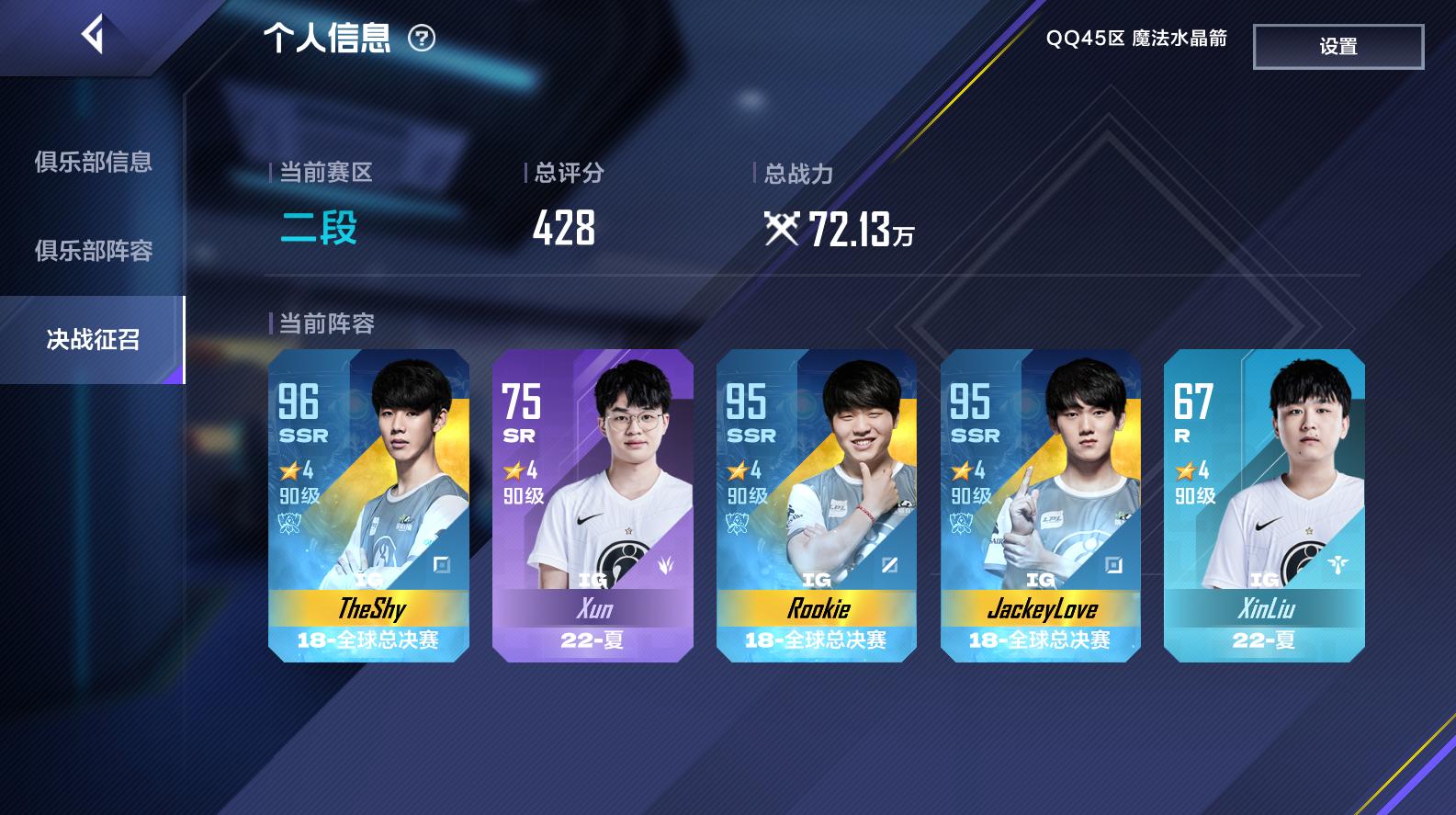
Task: Show help via the question mark icon
Action: (x=422, y=39)
